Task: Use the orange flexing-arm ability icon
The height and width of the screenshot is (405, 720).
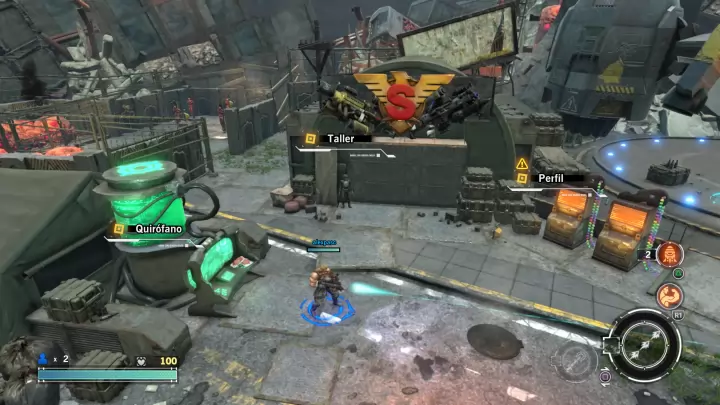Action: pyautogui.click(x=669, y=295)
